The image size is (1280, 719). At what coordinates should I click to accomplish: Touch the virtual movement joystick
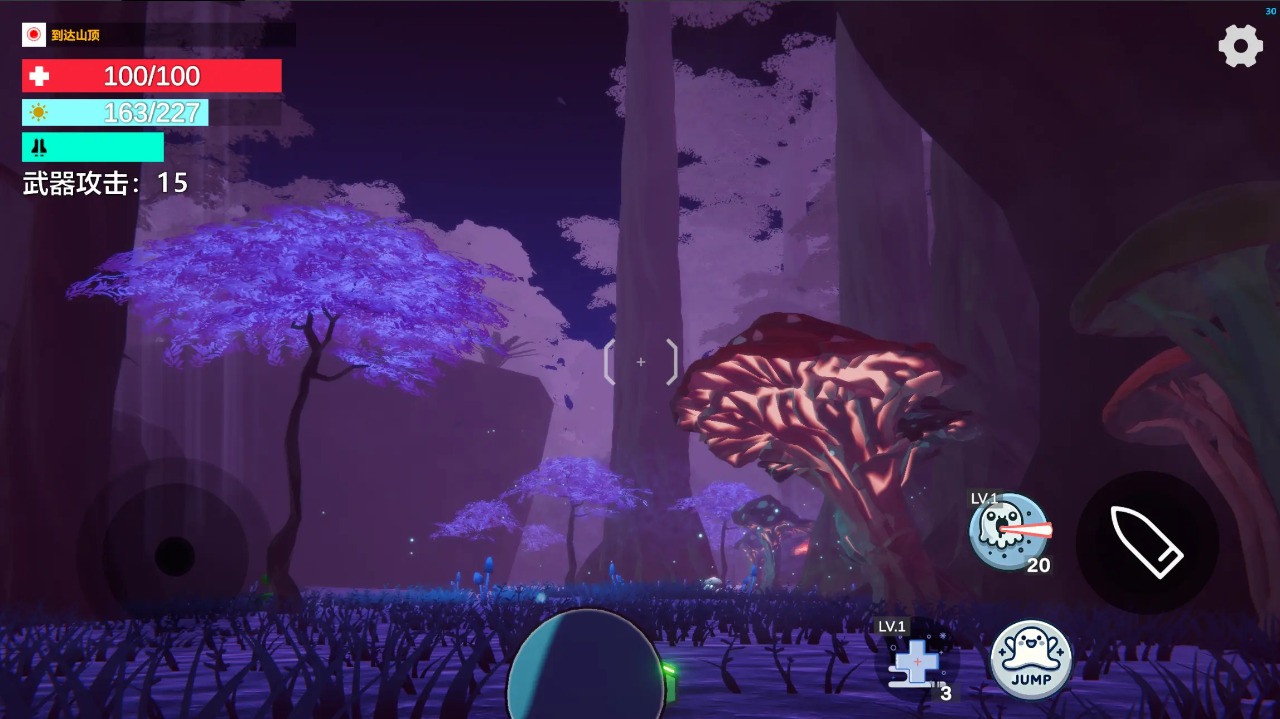(175, 556)
